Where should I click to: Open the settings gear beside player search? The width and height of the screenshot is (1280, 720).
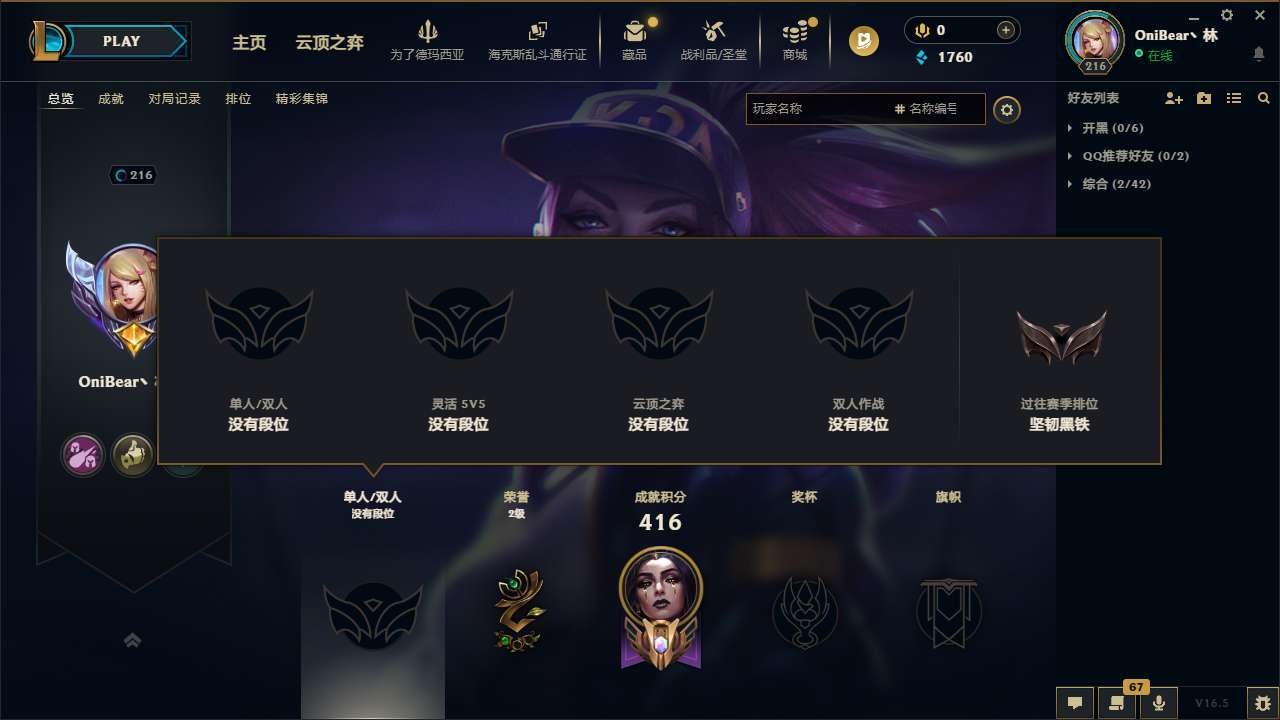coord(1007,110)
